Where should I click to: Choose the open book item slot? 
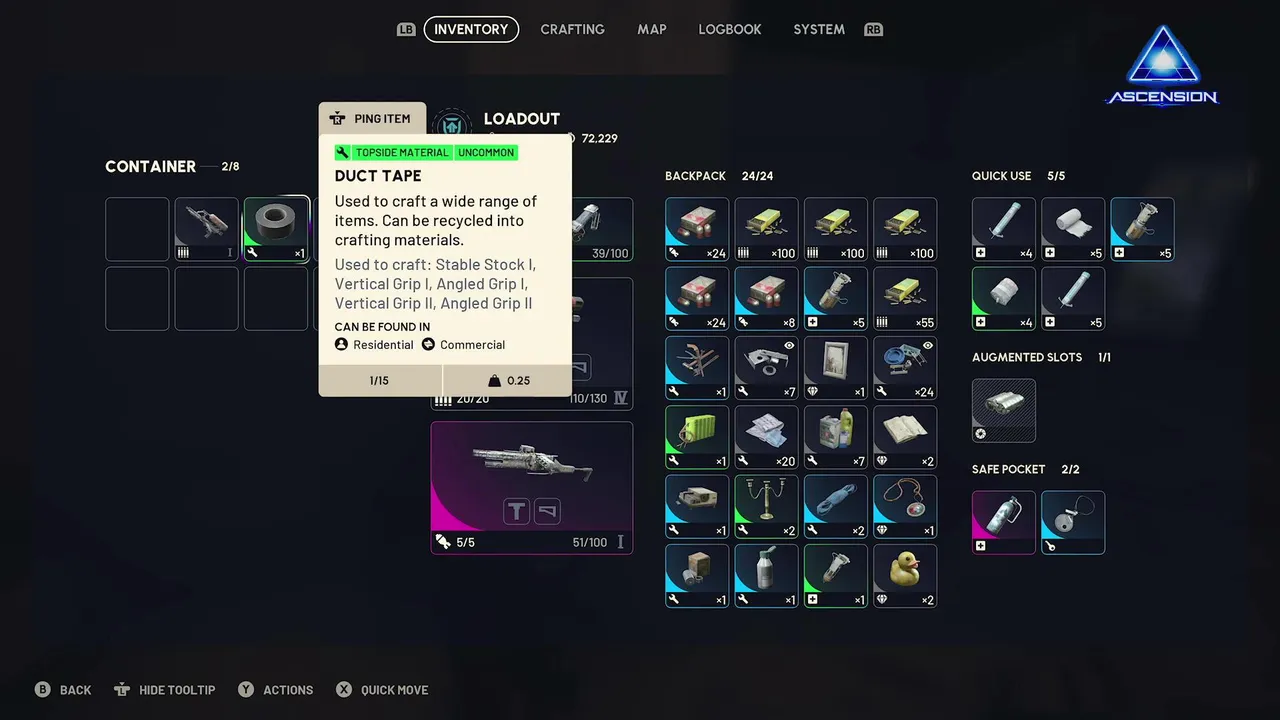click(x=905, y=437)
